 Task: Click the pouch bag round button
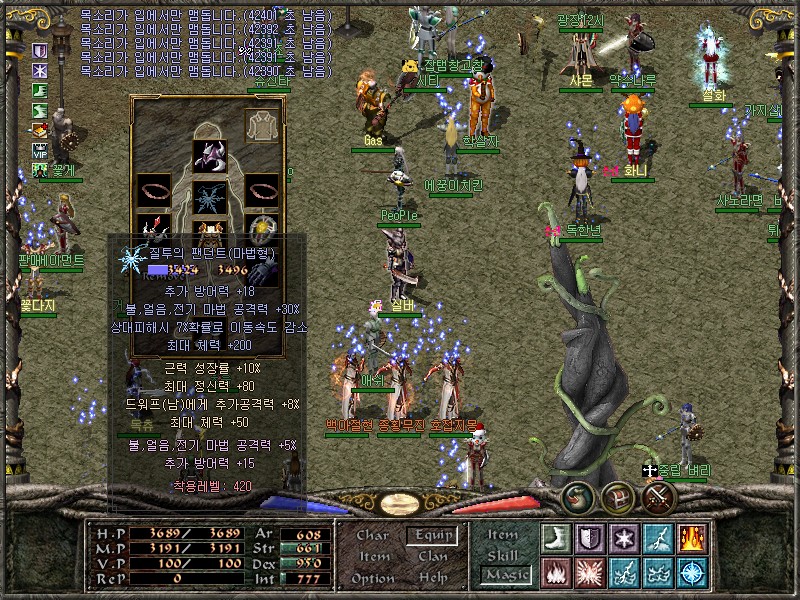tap(579, 497)
